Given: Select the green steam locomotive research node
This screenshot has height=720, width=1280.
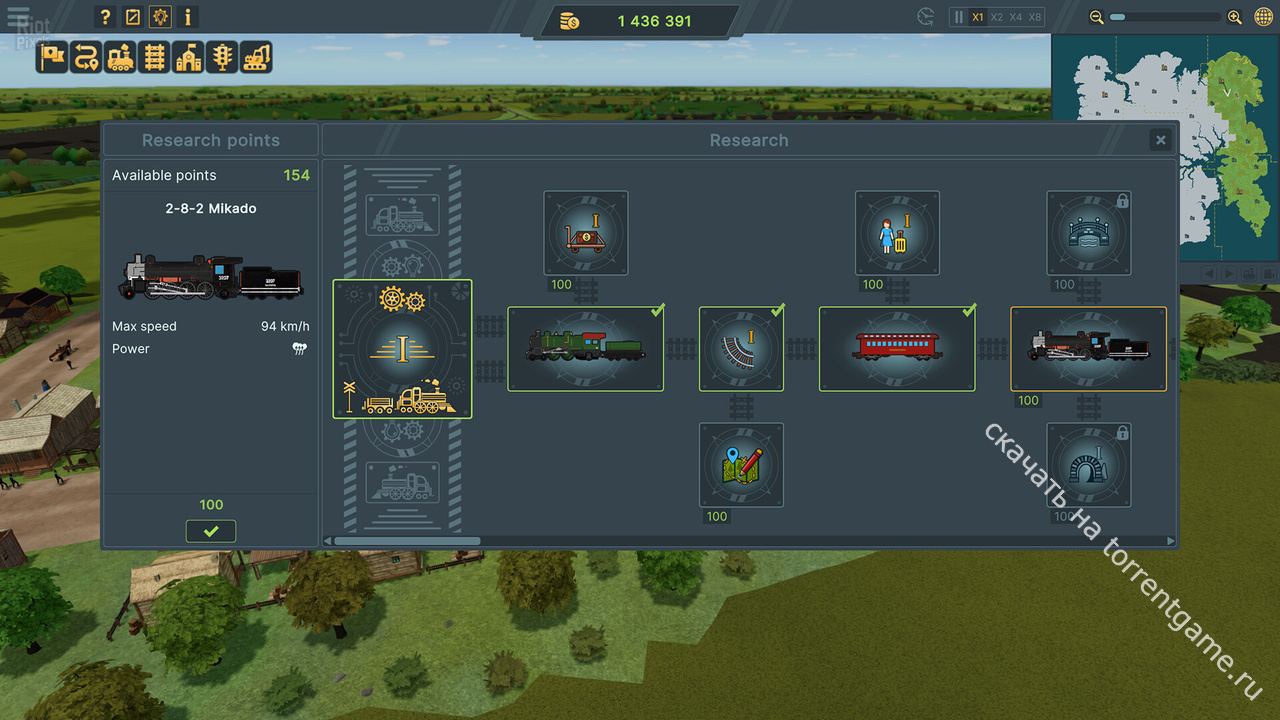Looking at the screenshot, I should coord(585,348).
